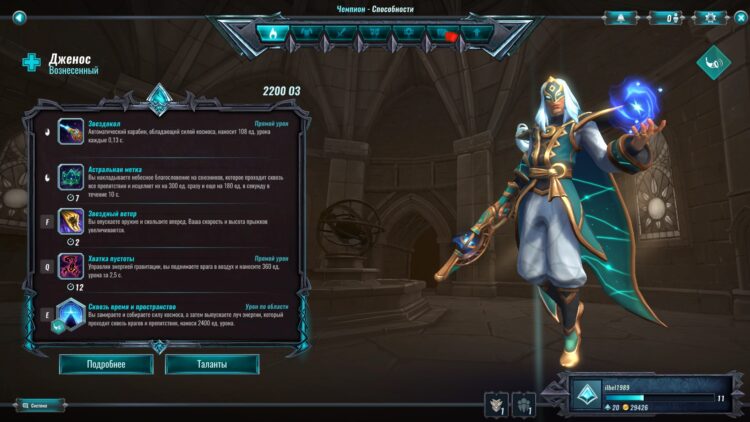The image size is (750, 422).
Task: Select the Звездный ветер ability icon
Action: (71, 222)
